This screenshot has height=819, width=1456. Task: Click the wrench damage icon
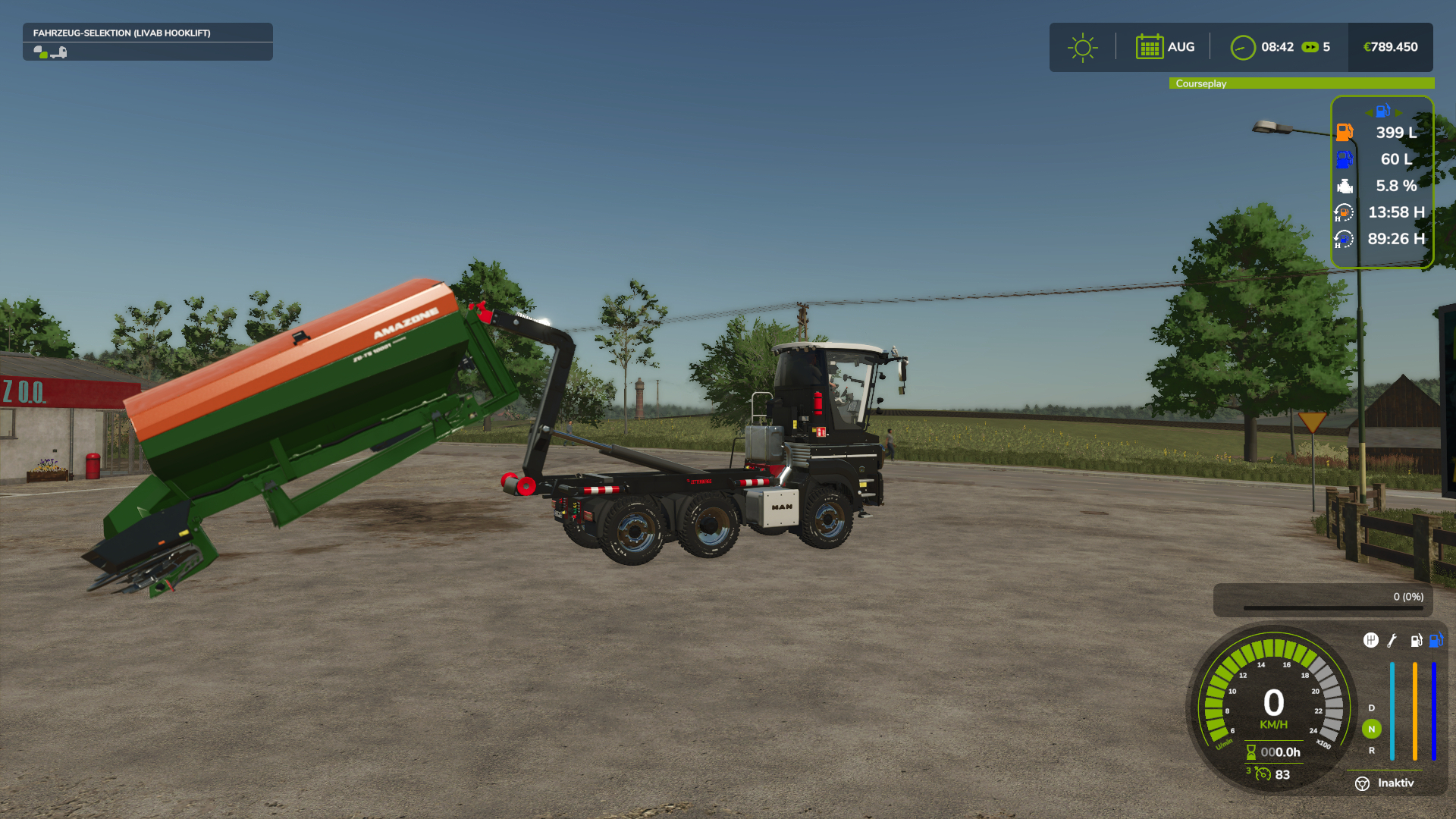click(x=1392, y=641)
